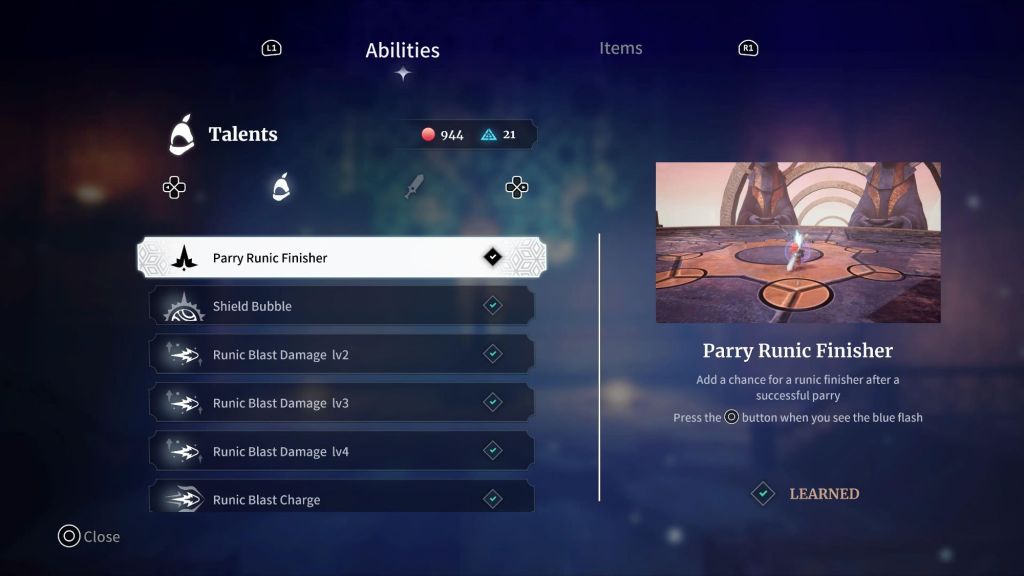Highlight Runic Blast Damage lv4

341,451
